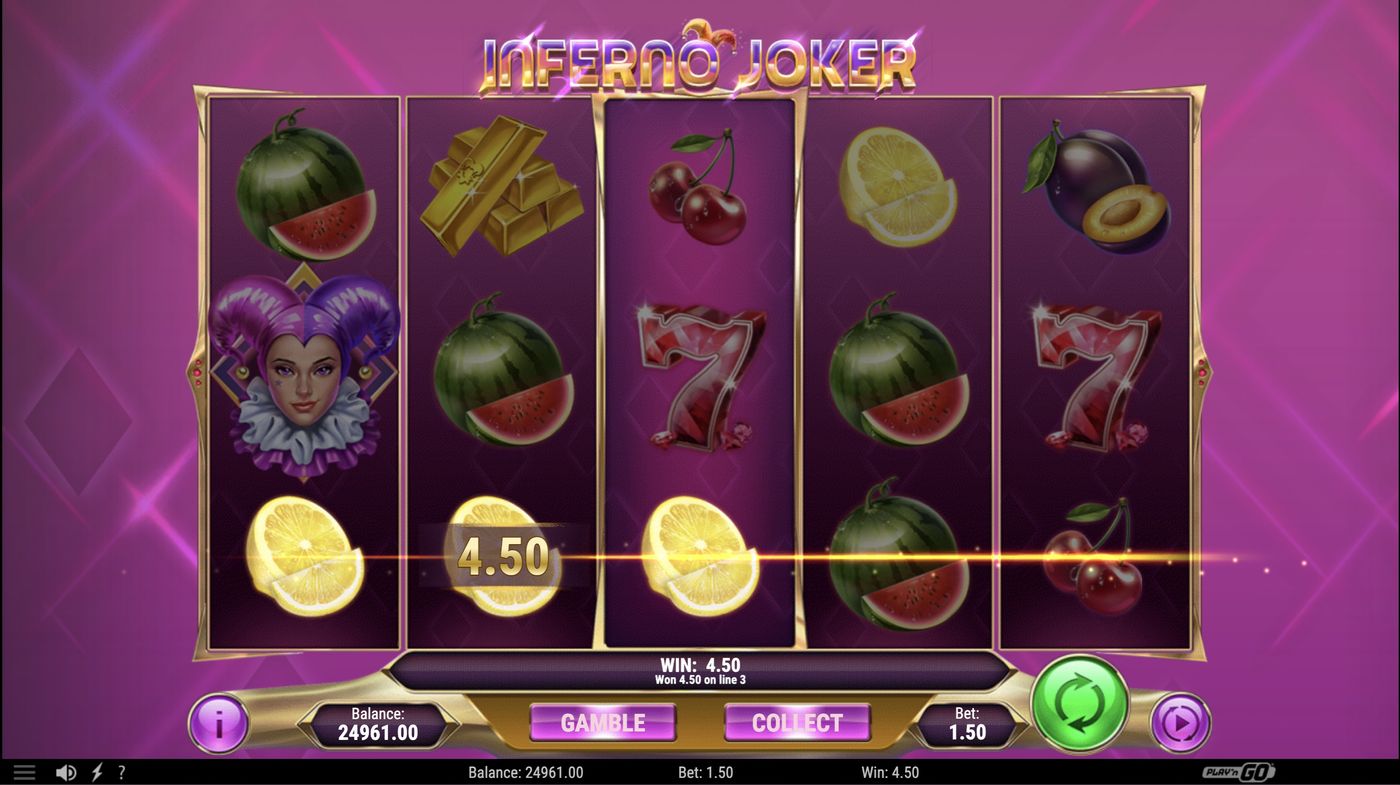Viewport: 1400px width, 785px height.
Task: Click the cherries atop reel three
Action: [x=700, y=190]
